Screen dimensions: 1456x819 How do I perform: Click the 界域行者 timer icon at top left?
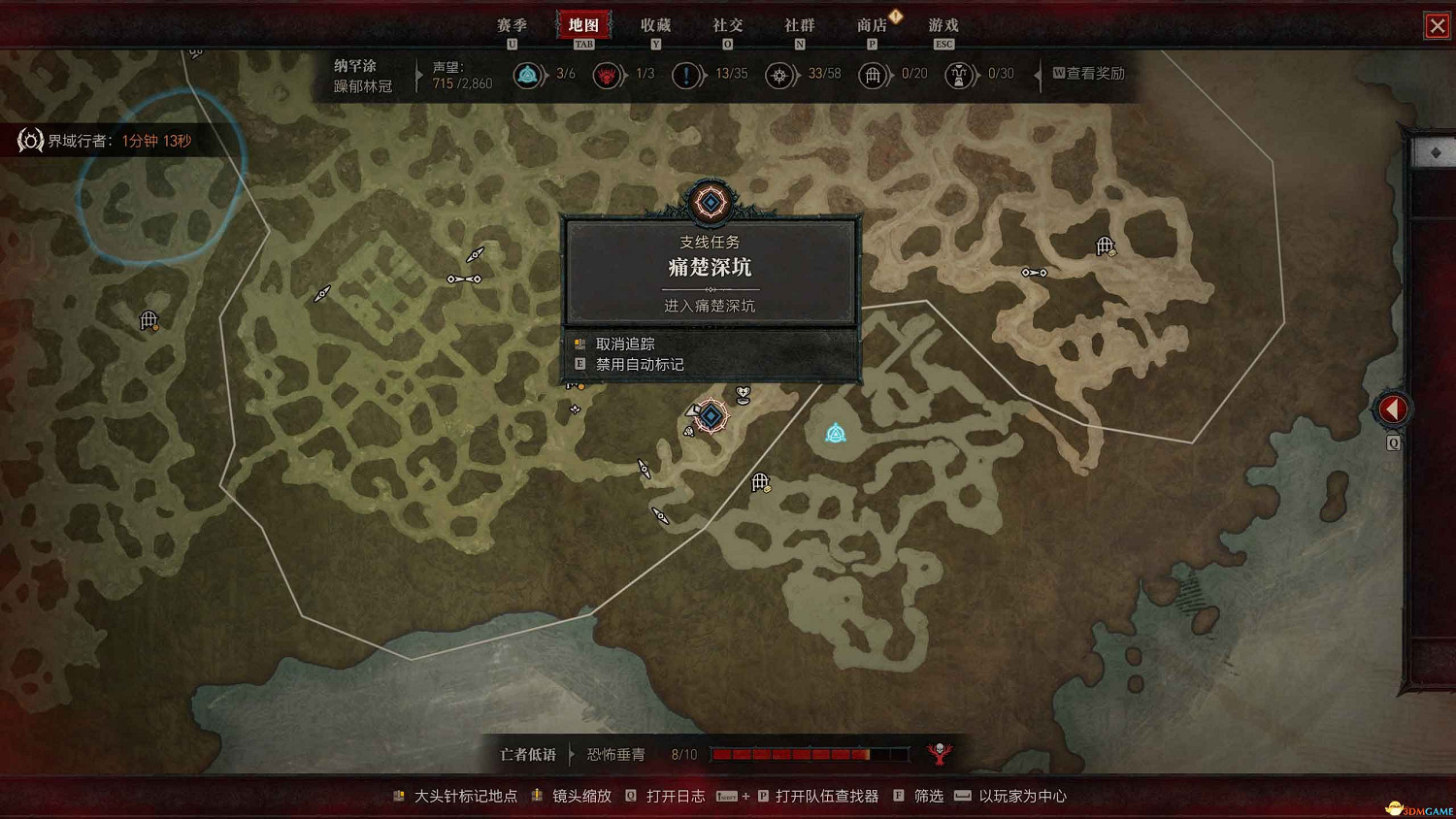click(30, 140)
